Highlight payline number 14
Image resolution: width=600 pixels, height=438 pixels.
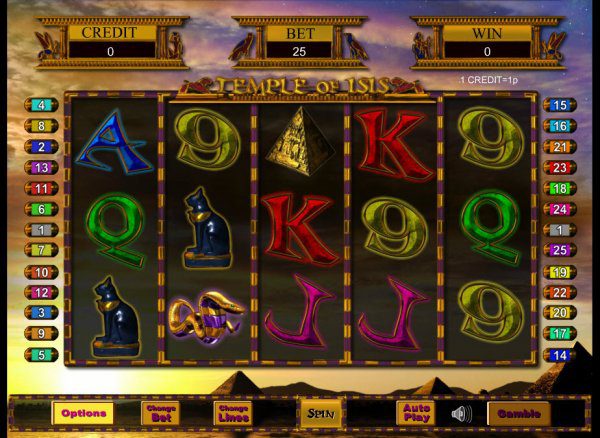pyautogui.click(x=559, y=354)
